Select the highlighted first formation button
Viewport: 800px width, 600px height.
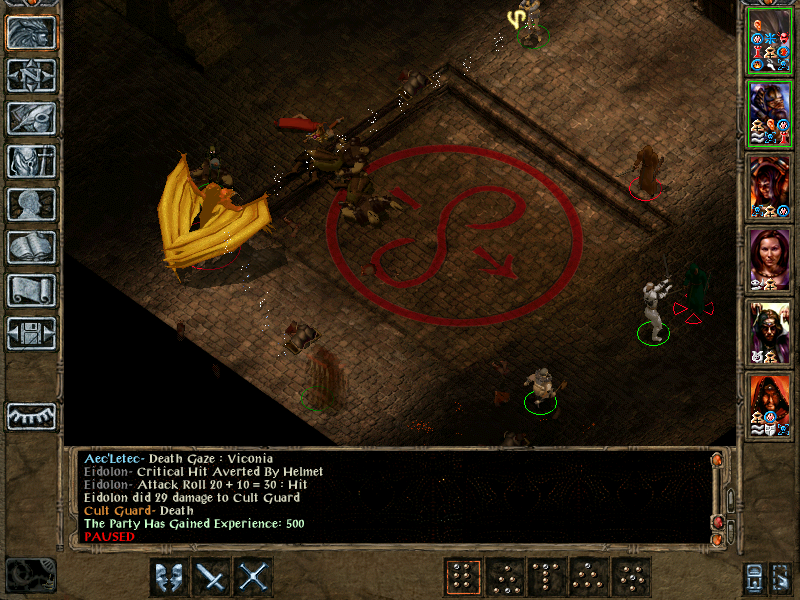pos(462,577)
